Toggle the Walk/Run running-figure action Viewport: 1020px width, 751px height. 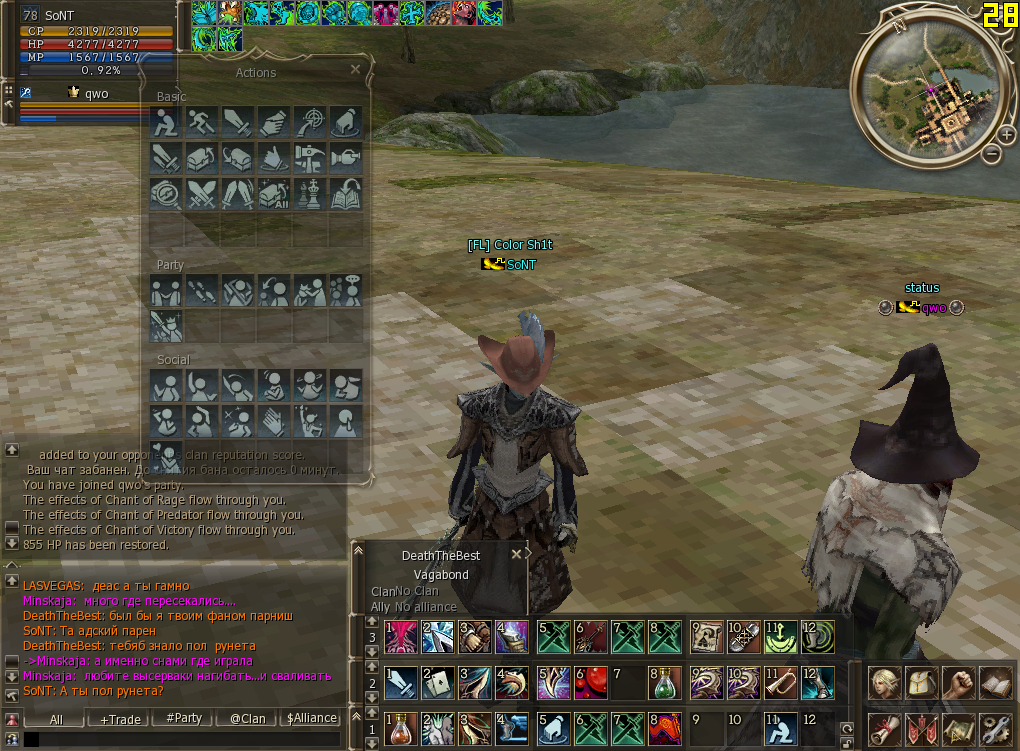pos(201,122)
